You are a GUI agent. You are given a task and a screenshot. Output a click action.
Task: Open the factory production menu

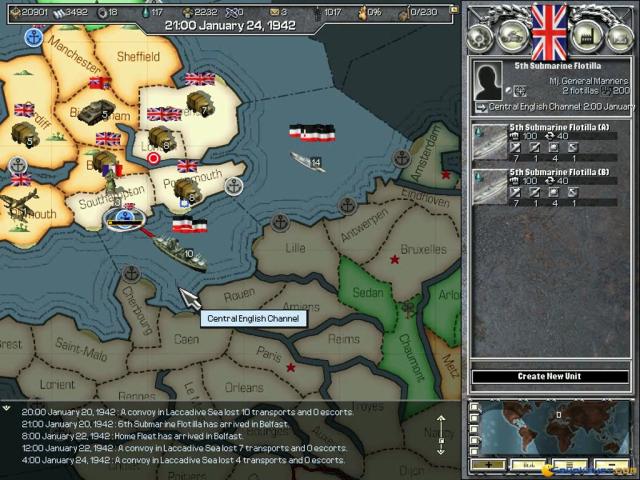[x=584, y=38]
